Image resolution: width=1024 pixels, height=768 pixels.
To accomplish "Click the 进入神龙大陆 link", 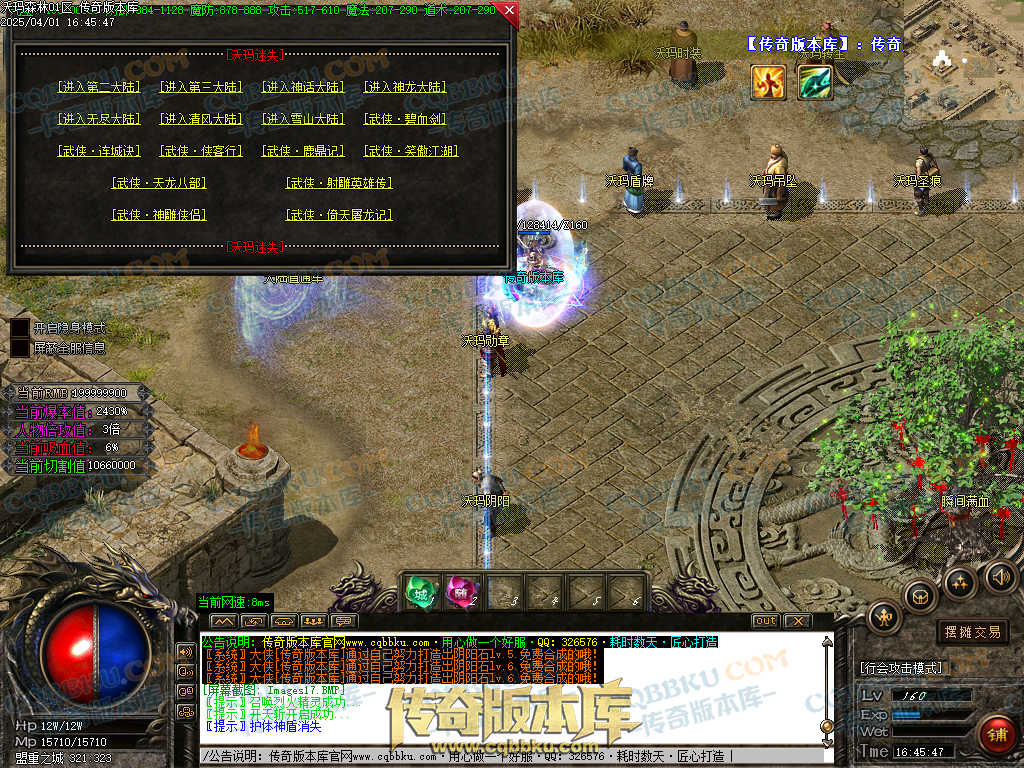I will [x=405, y=87].
